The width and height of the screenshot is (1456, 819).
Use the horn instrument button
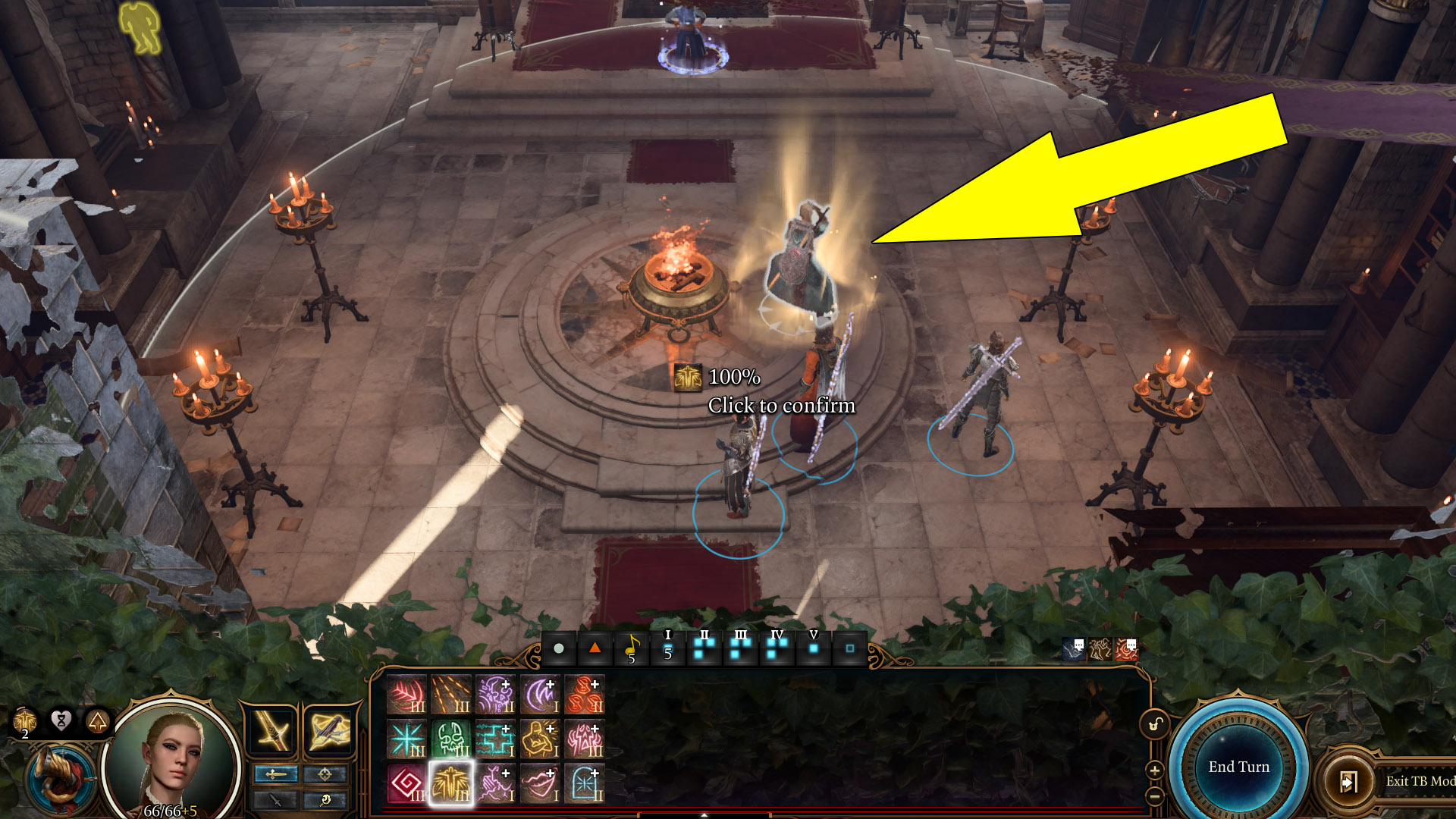(x=62, y=777)
